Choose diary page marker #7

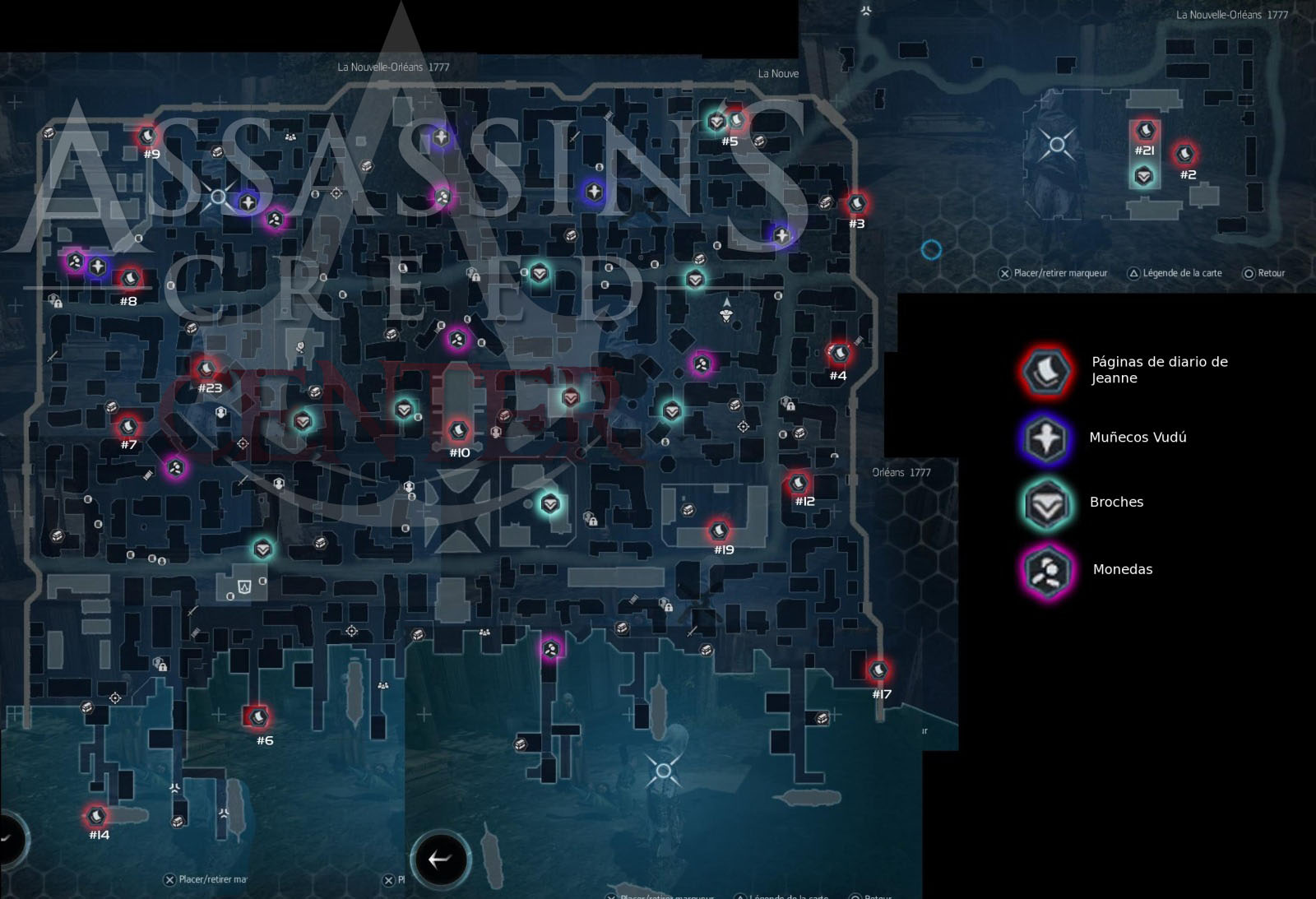[x=128, y=427]
